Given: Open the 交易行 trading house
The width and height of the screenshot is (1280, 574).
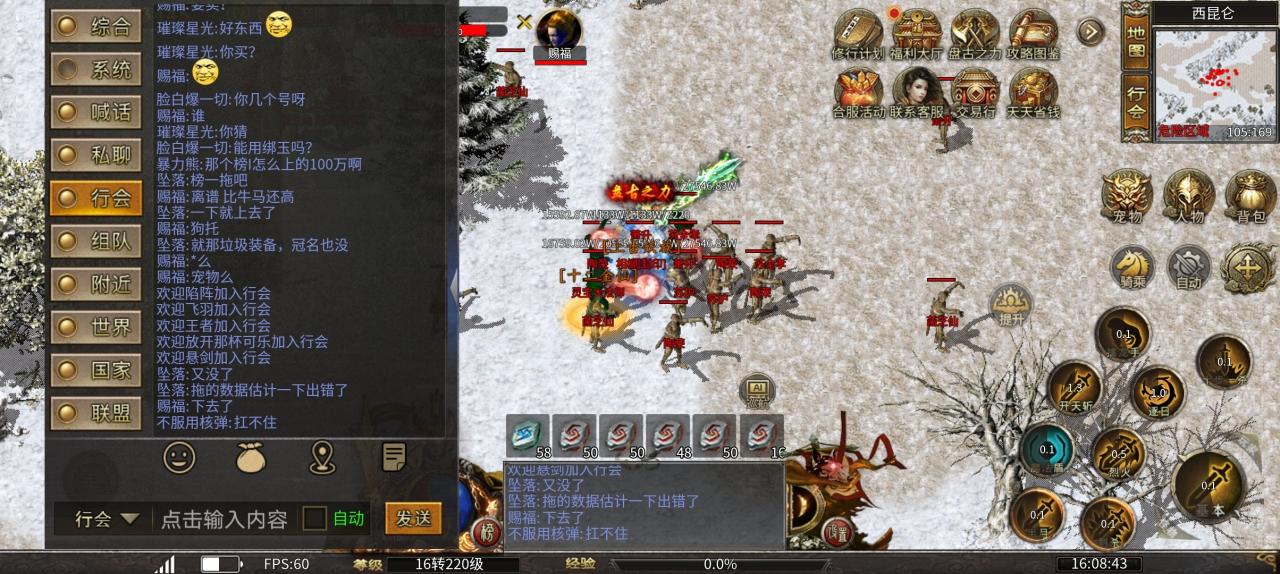Looking at the screenshot, I should (x=975, y=92).
